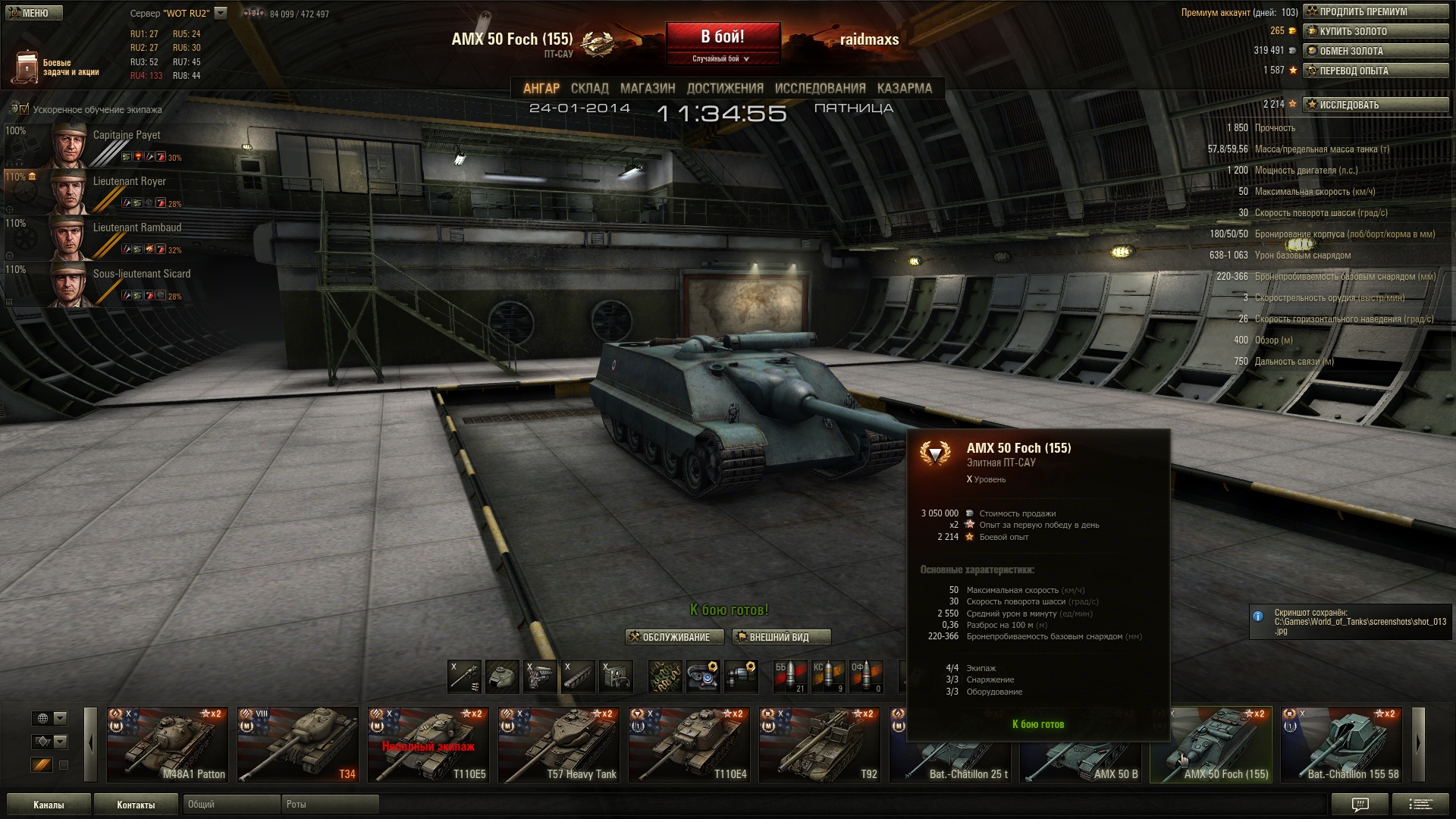
Task: Open the МАГАЗИН tab
Action: click(x=647, y=89)
